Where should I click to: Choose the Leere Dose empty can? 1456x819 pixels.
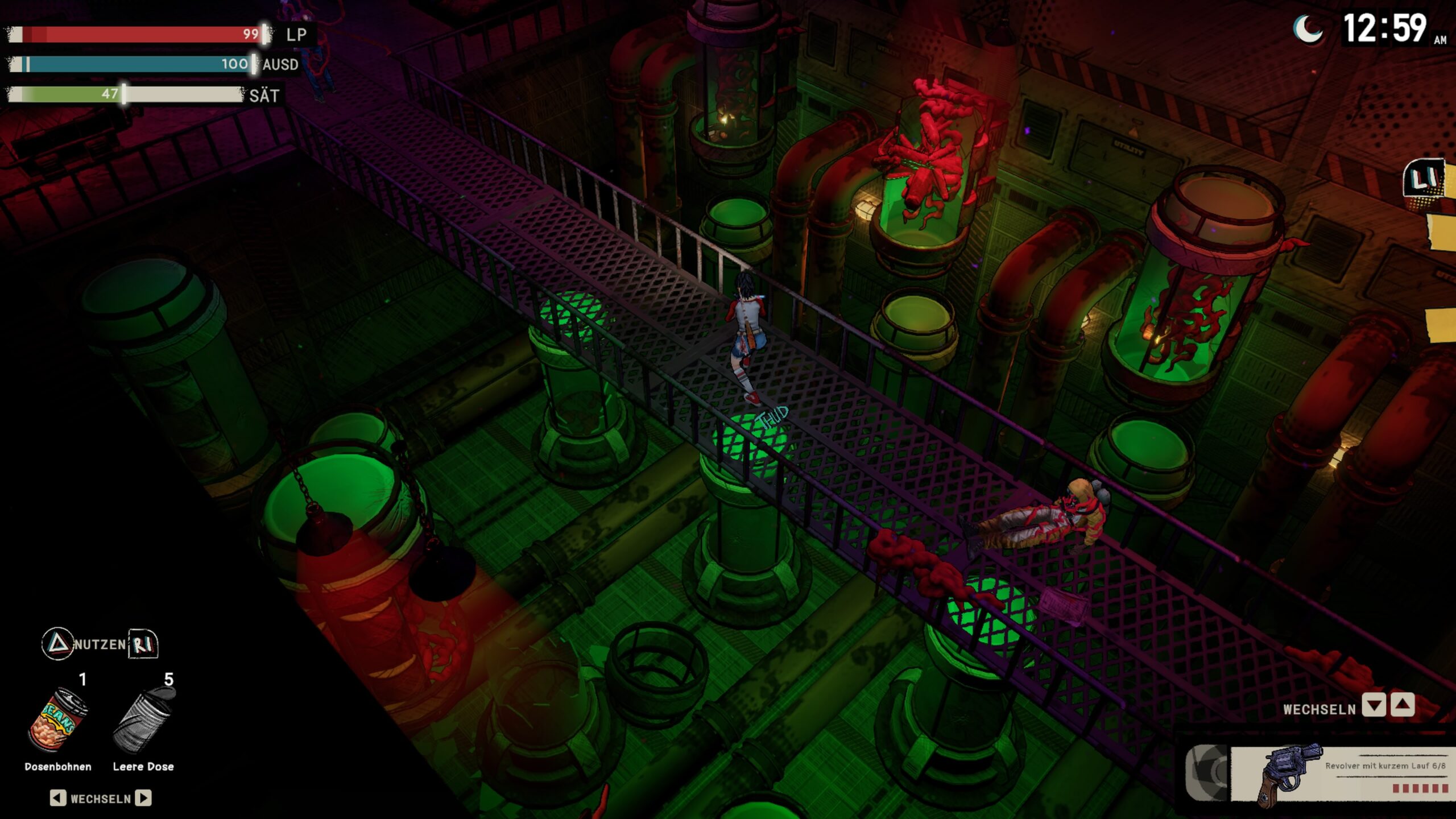(143, 720)
